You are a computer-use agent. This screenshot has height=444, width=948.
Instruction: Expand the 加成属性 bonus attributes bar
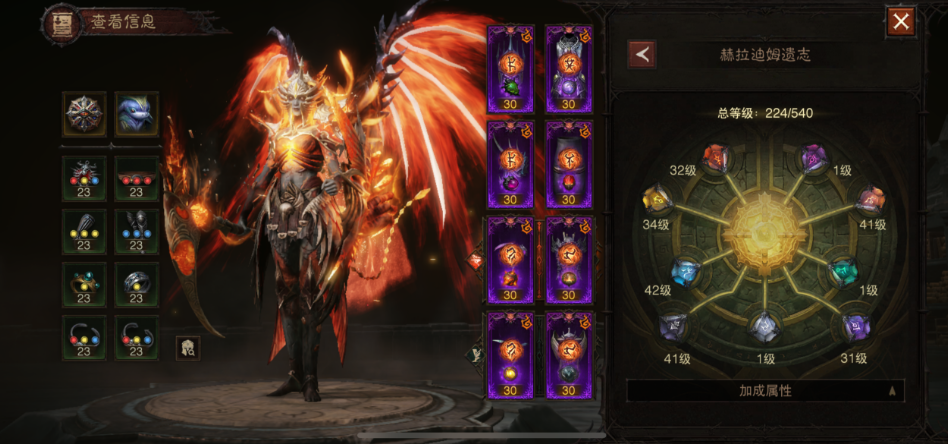(765, 391)
